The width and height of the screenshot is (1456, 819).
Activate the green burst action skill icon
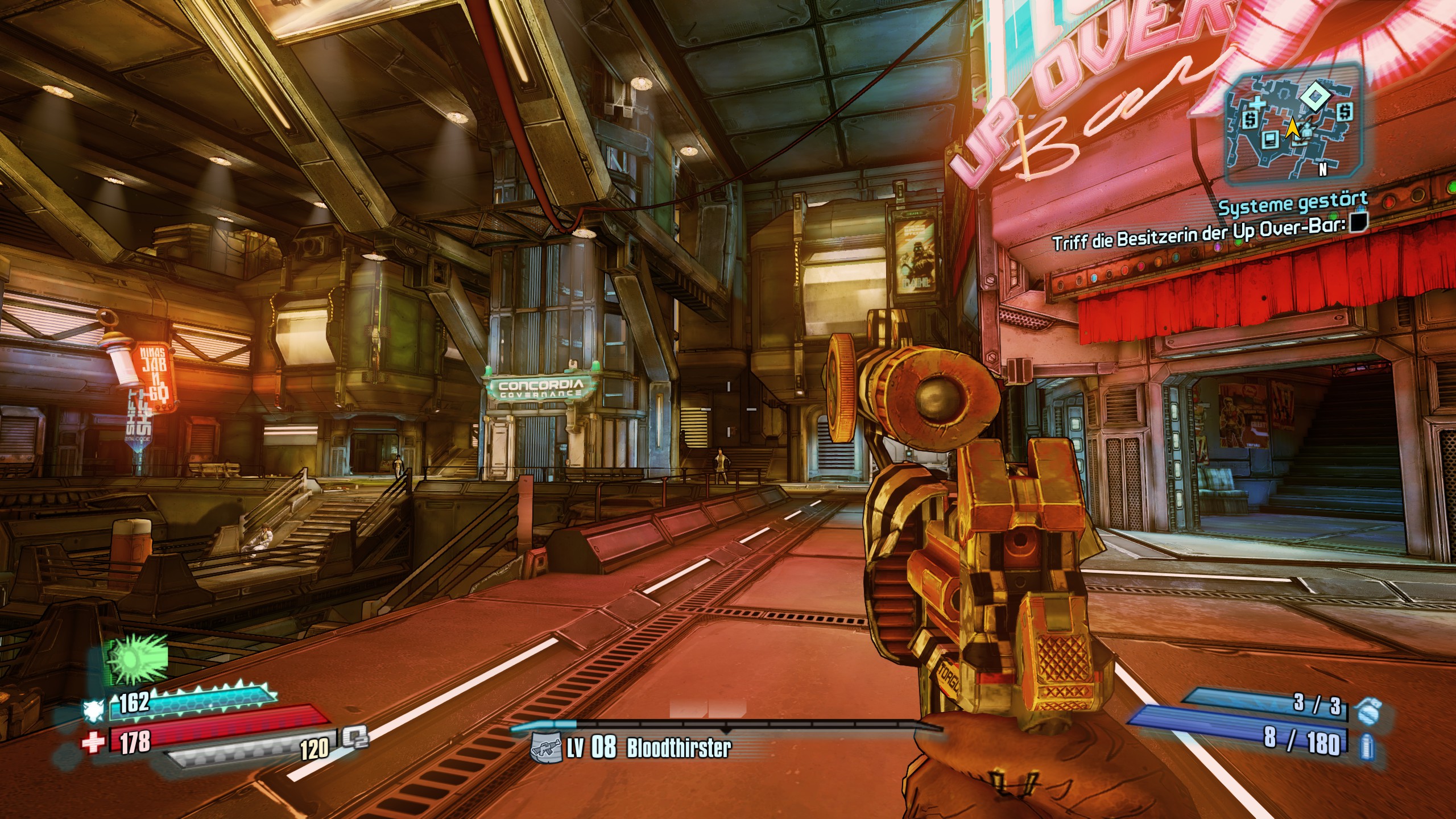coord(135,660)
